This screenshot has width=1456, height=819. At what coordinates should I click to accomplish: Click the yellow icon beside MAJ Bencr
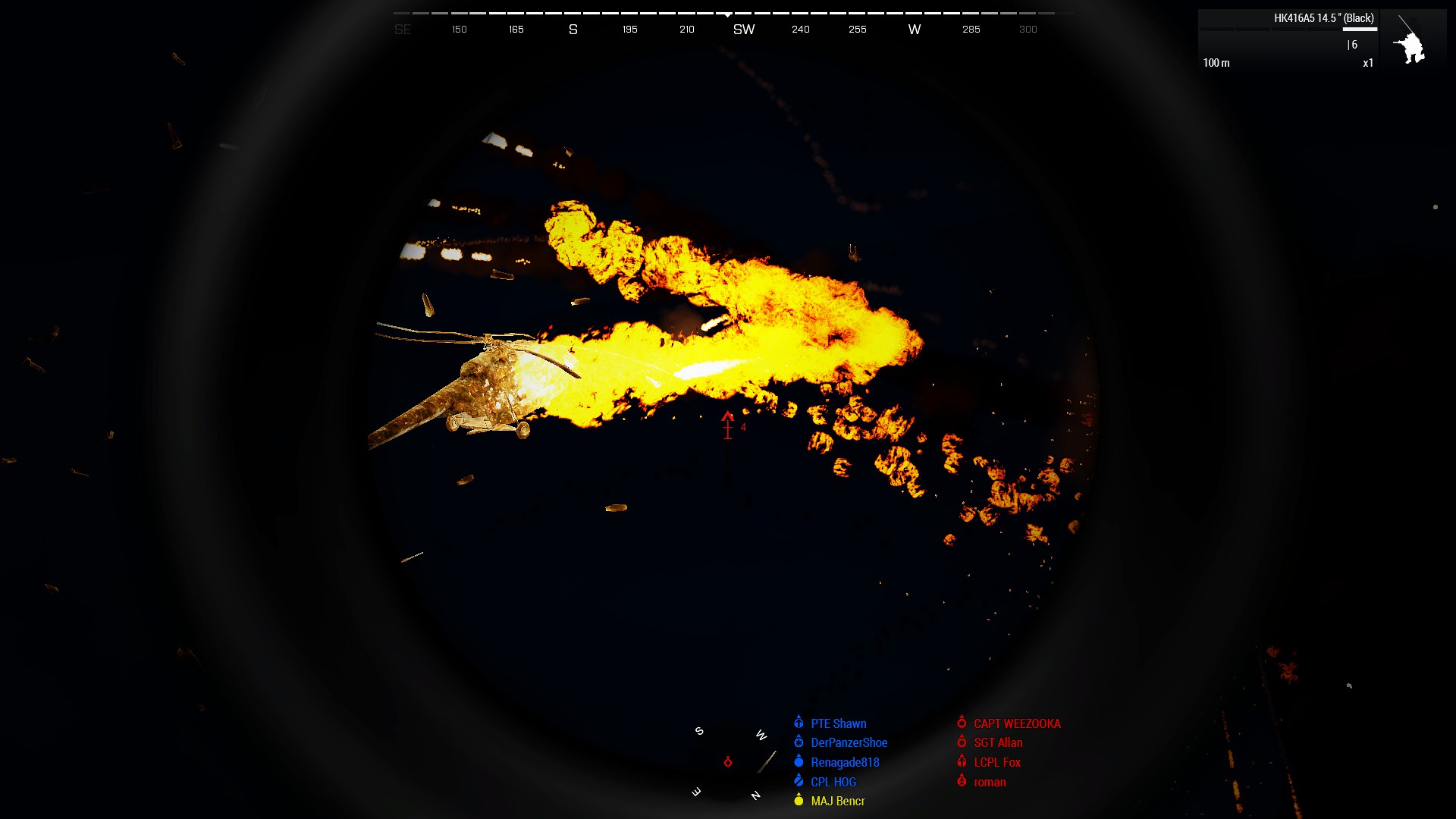(798, 801)
